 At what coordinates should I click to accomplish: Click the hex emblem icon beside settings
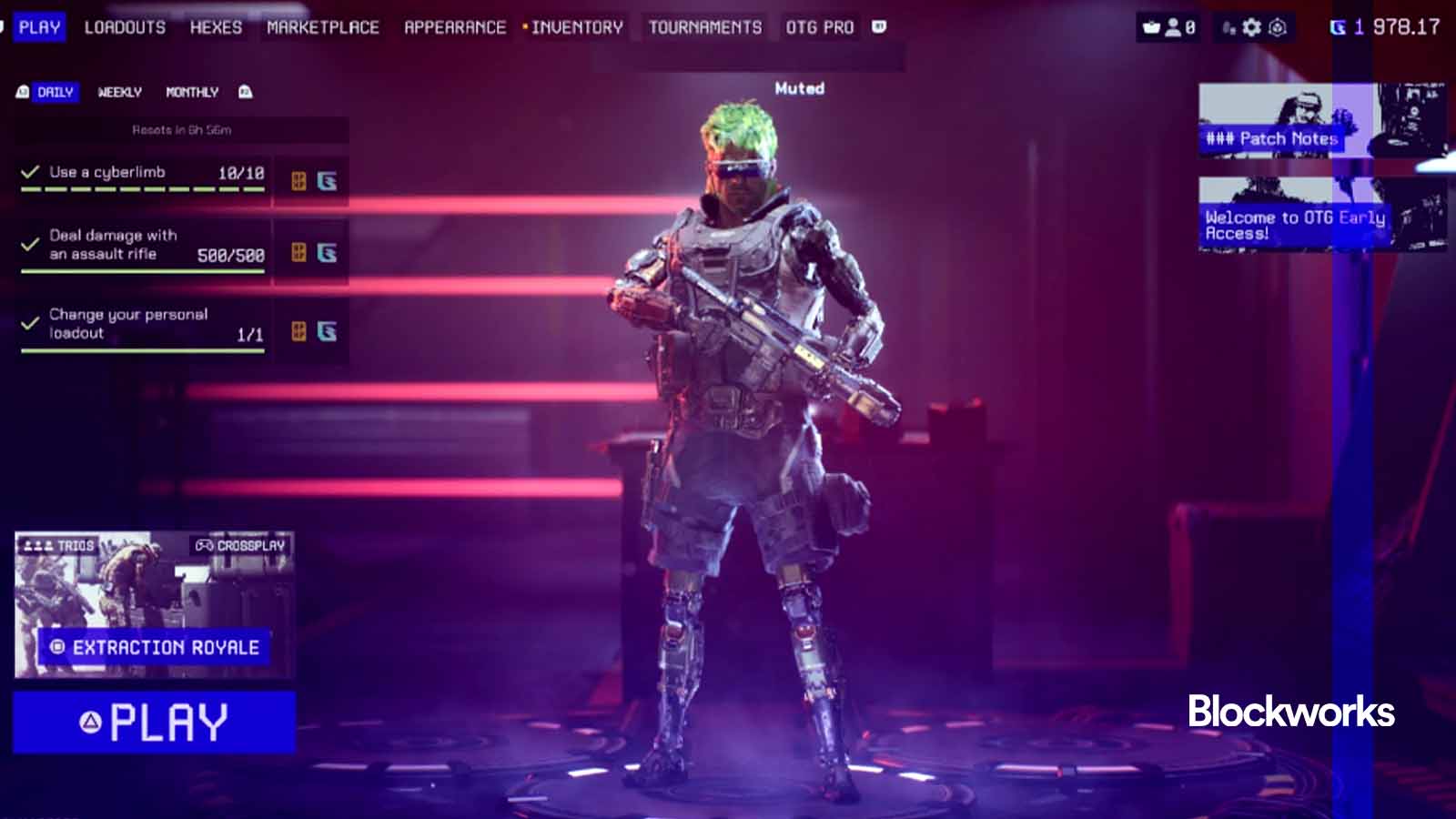(x=1276, y=26)
